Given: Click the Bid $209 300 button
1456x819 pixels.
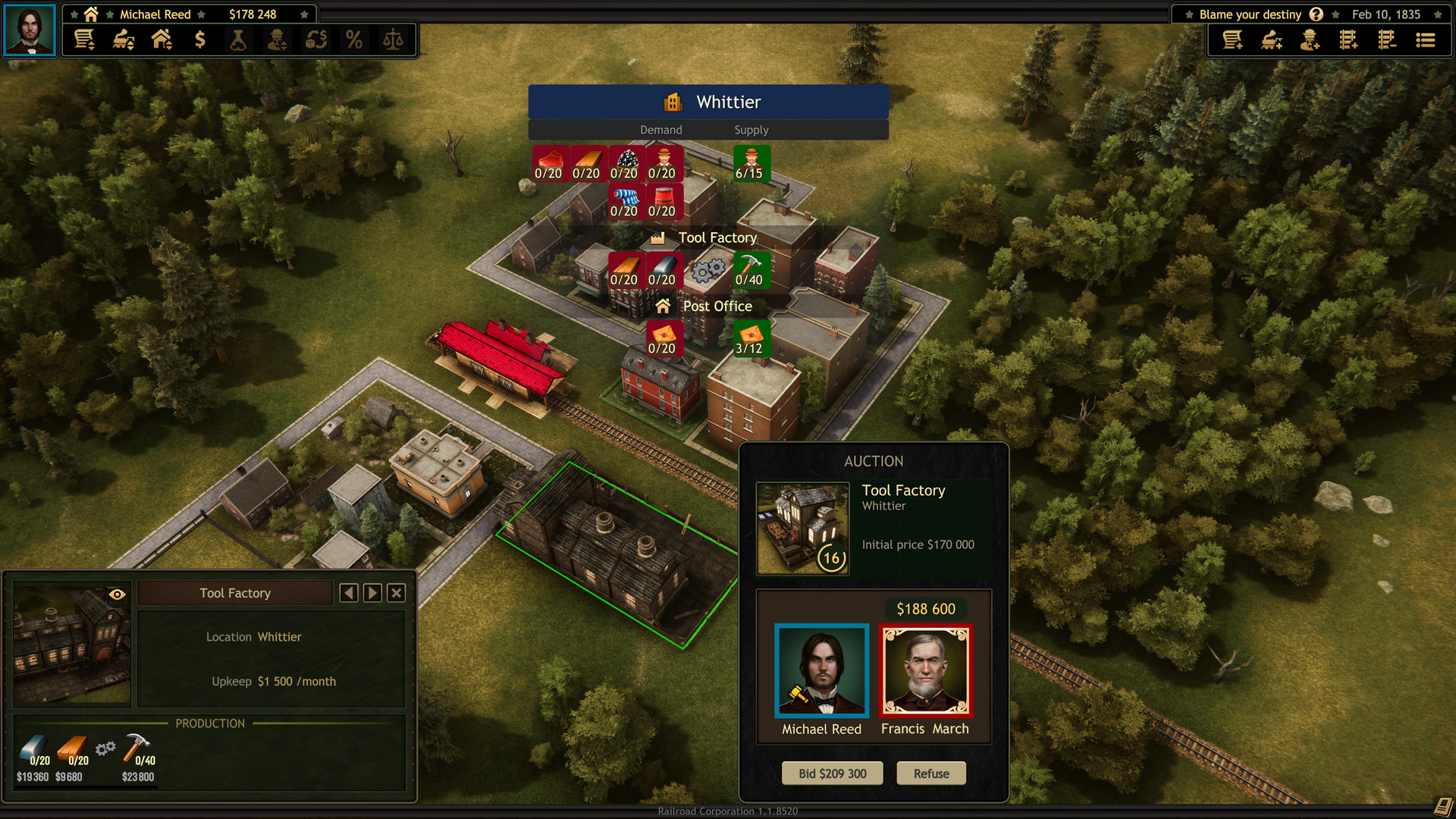Looking at the screenshot, I should [x=832, y=773].
